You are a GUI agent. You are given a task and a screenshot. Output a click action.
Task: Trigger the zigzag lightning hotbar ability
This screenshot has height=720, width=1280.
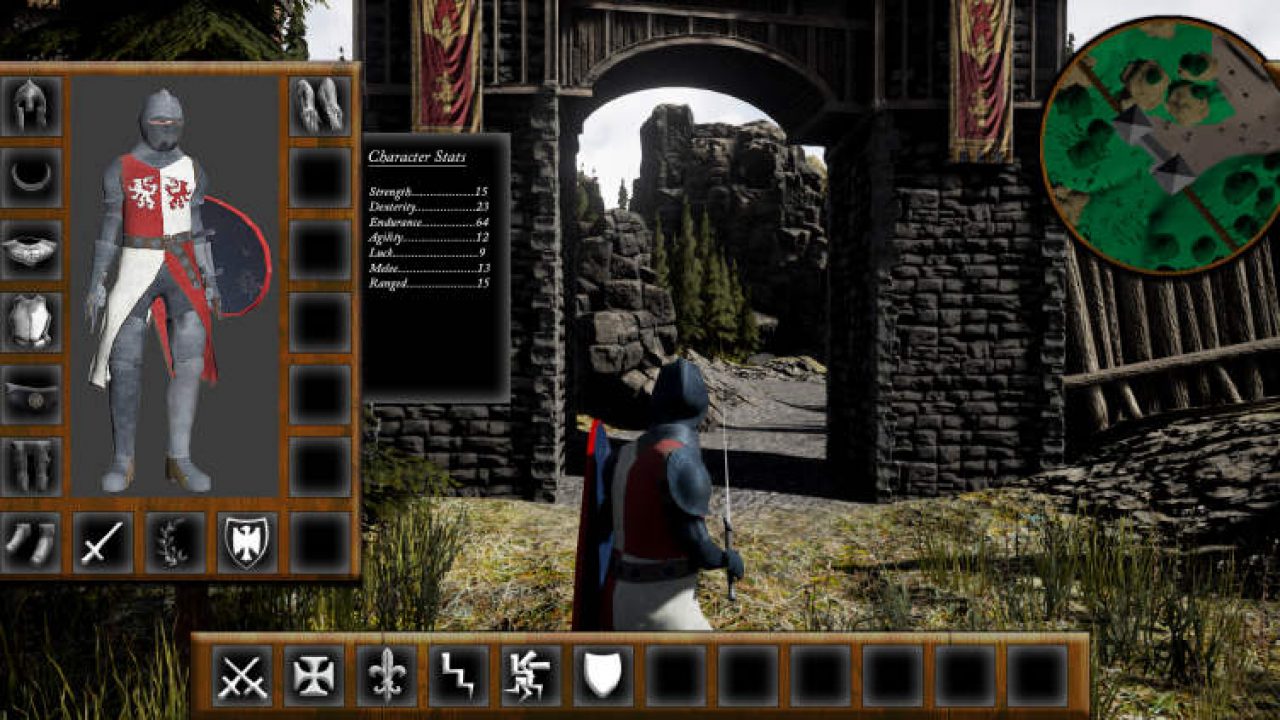coord(459,675)
